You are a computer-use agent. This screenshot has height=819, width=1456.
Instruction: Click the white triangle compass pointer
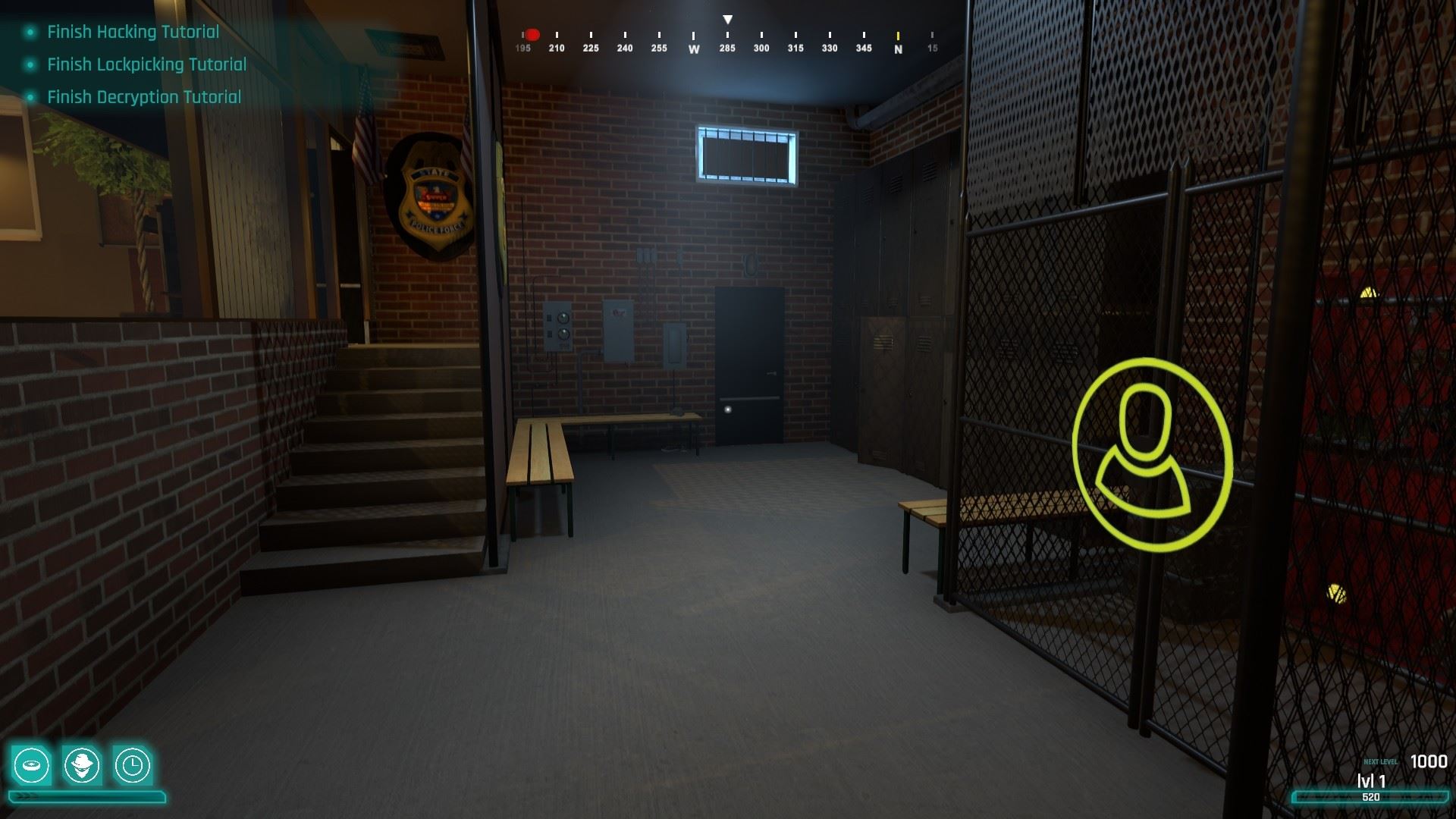click(x=728, y=18)
